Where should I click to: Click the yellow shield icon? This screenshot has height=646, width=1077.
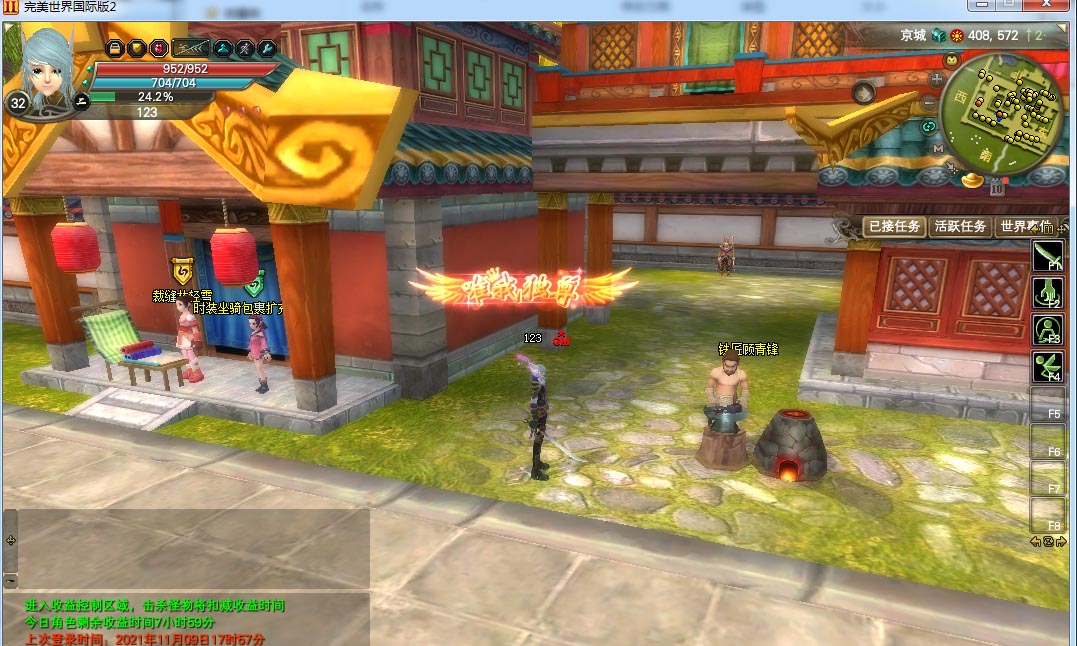[137, 47]
